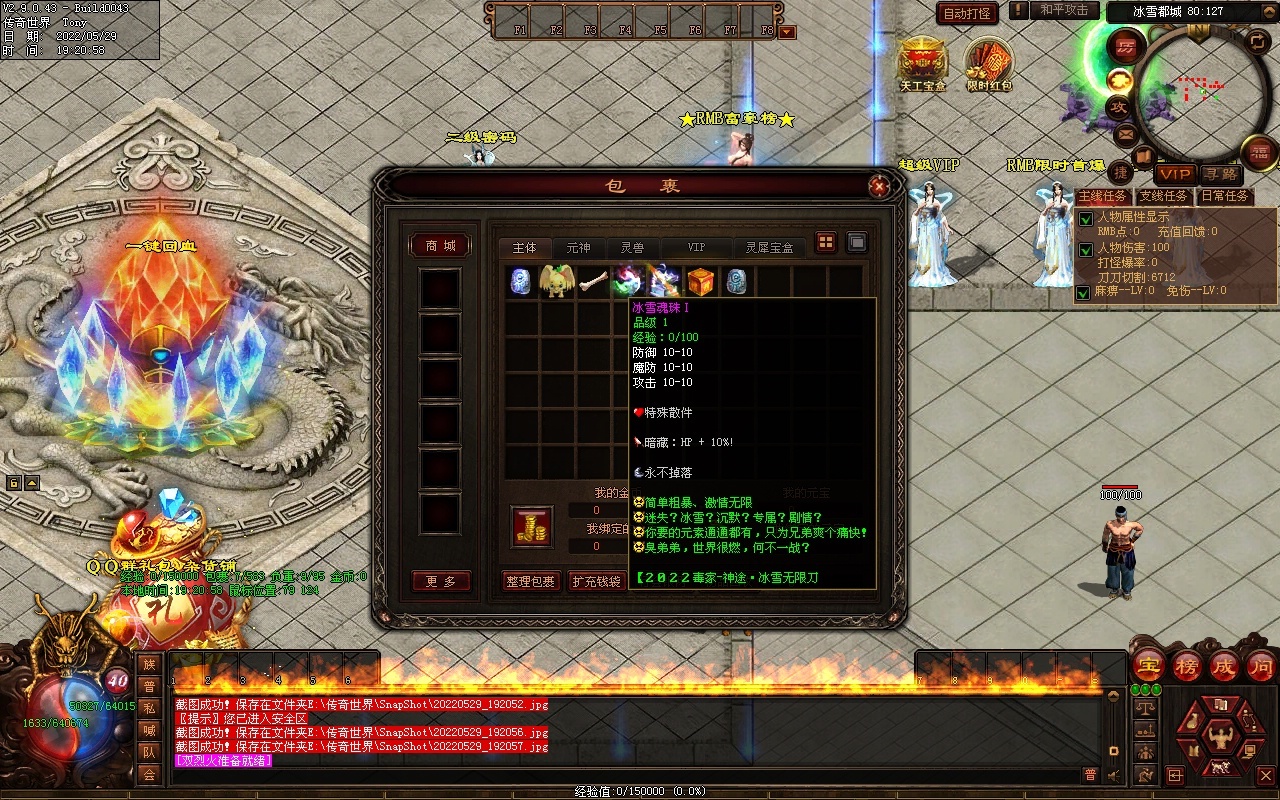This screenshot has height=800, width=1280.
Task: Switch to 日常任务 quest tab
Action: (x=1225, y=197)
